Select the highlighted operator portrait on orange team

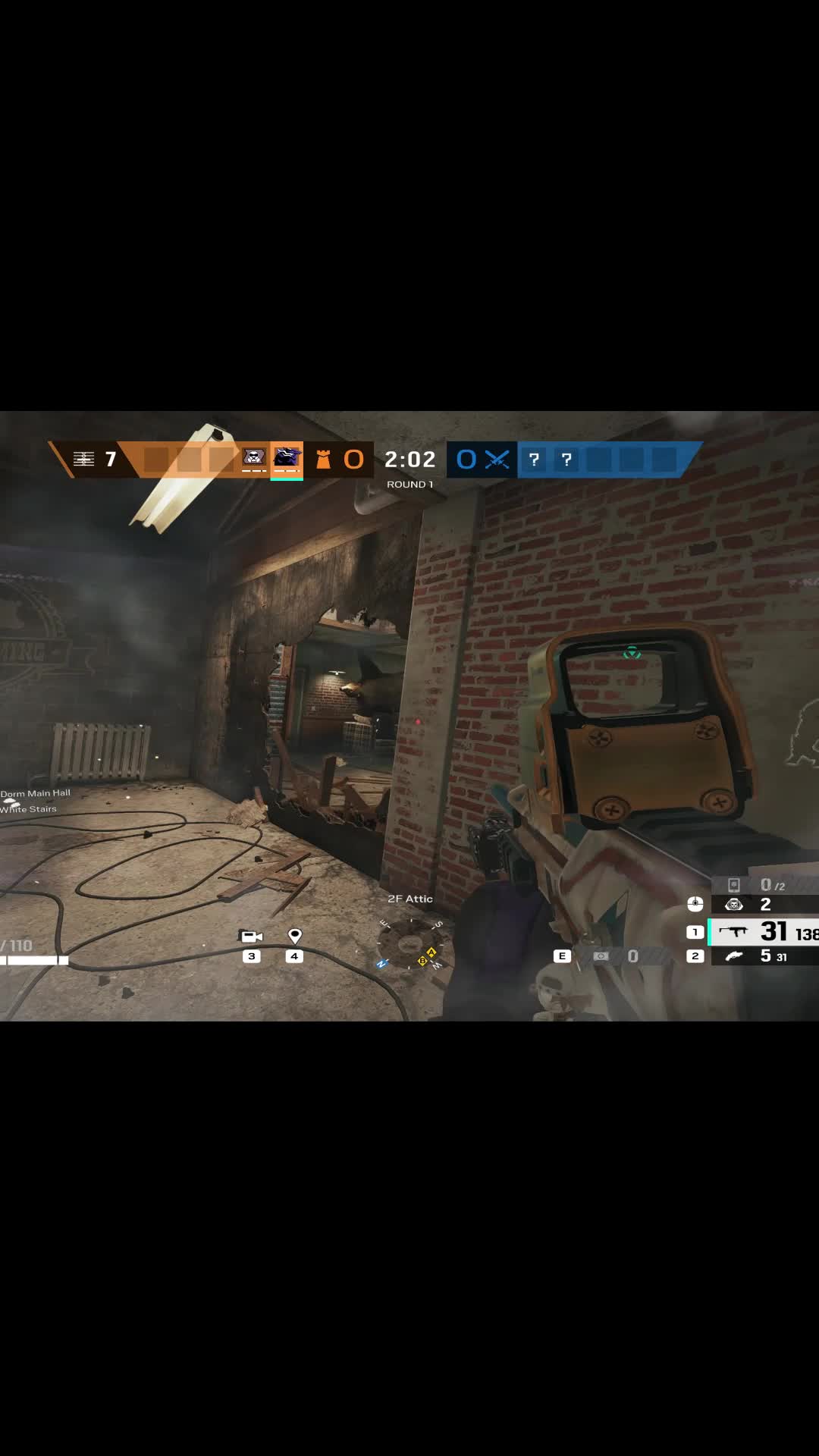[287, 457]
